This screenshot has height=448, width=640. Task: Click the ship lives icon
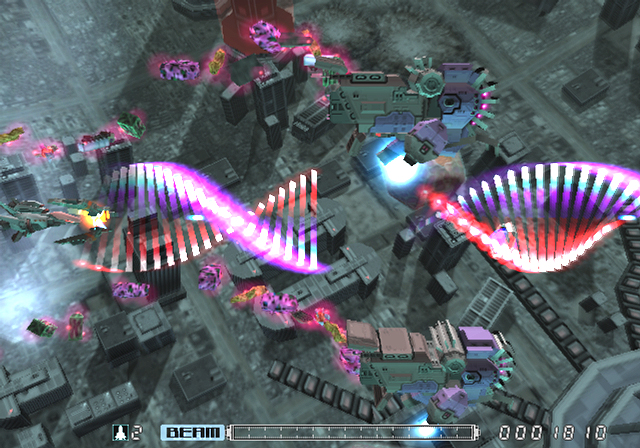[x=122, y=432]
